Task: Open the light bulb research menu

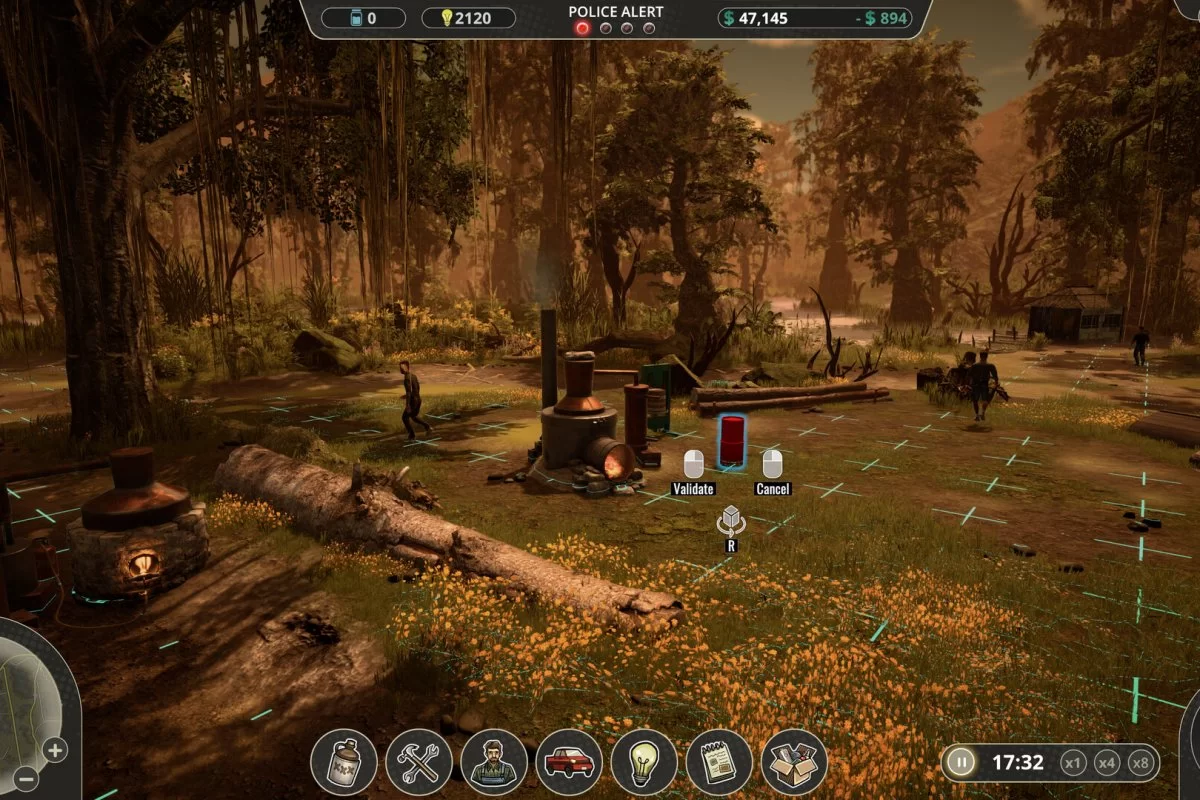Action: tap(644, 762)
